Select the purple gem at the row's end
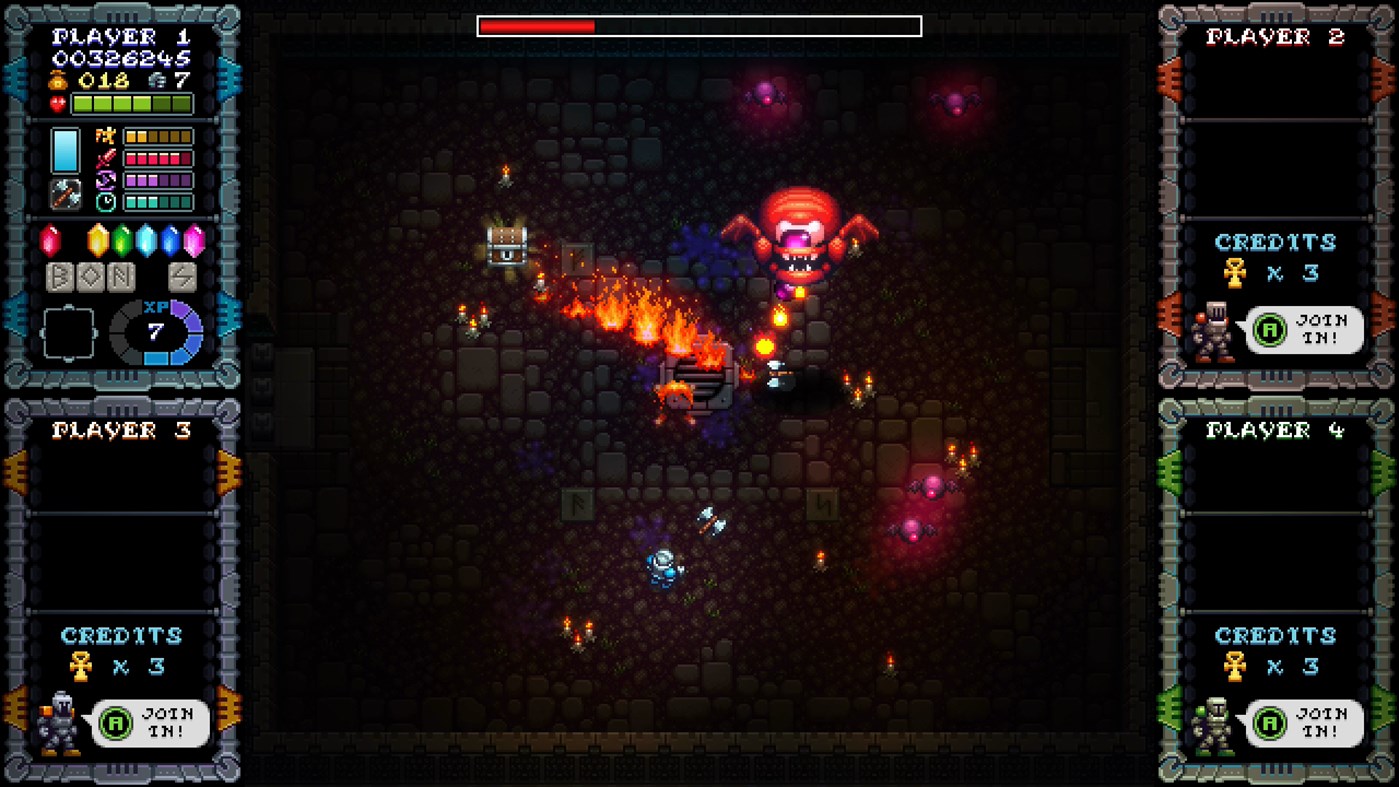 pos(195,240)
